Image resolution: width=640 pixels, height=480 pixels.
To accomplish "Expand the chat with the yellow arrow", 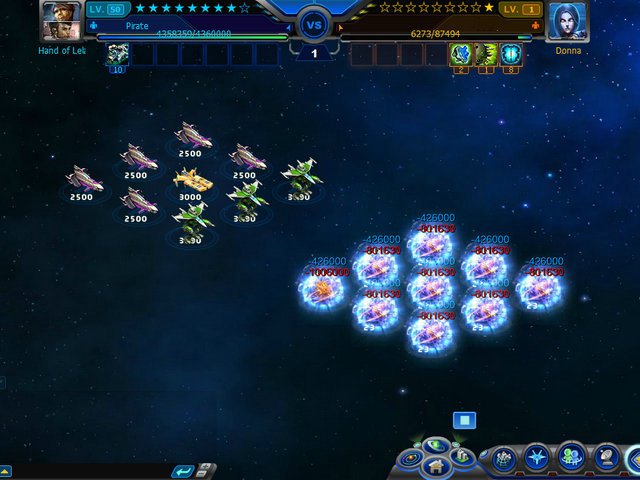I will [x=5, y=470].
